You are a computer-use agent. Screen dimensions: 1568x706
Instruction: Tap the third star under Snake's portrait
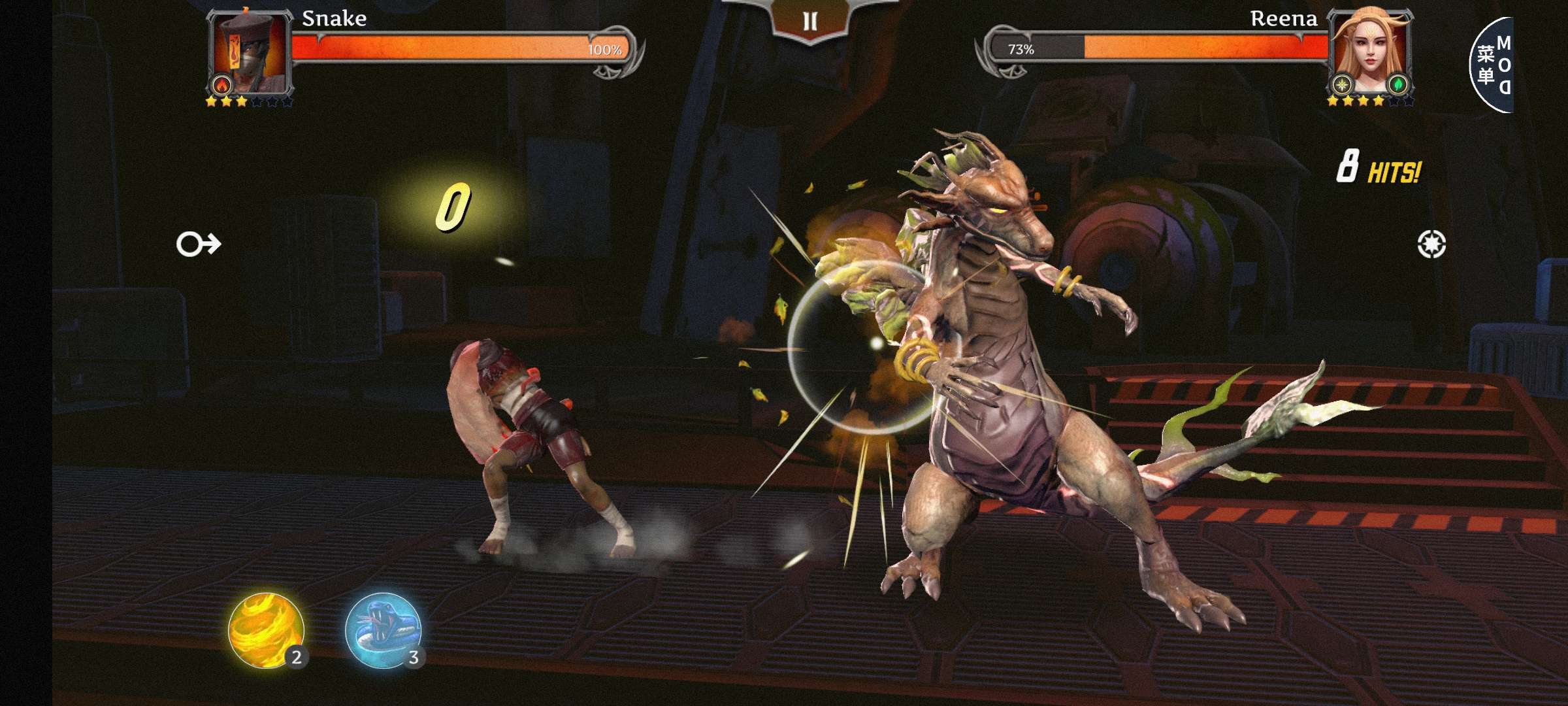tap(242, 102)
